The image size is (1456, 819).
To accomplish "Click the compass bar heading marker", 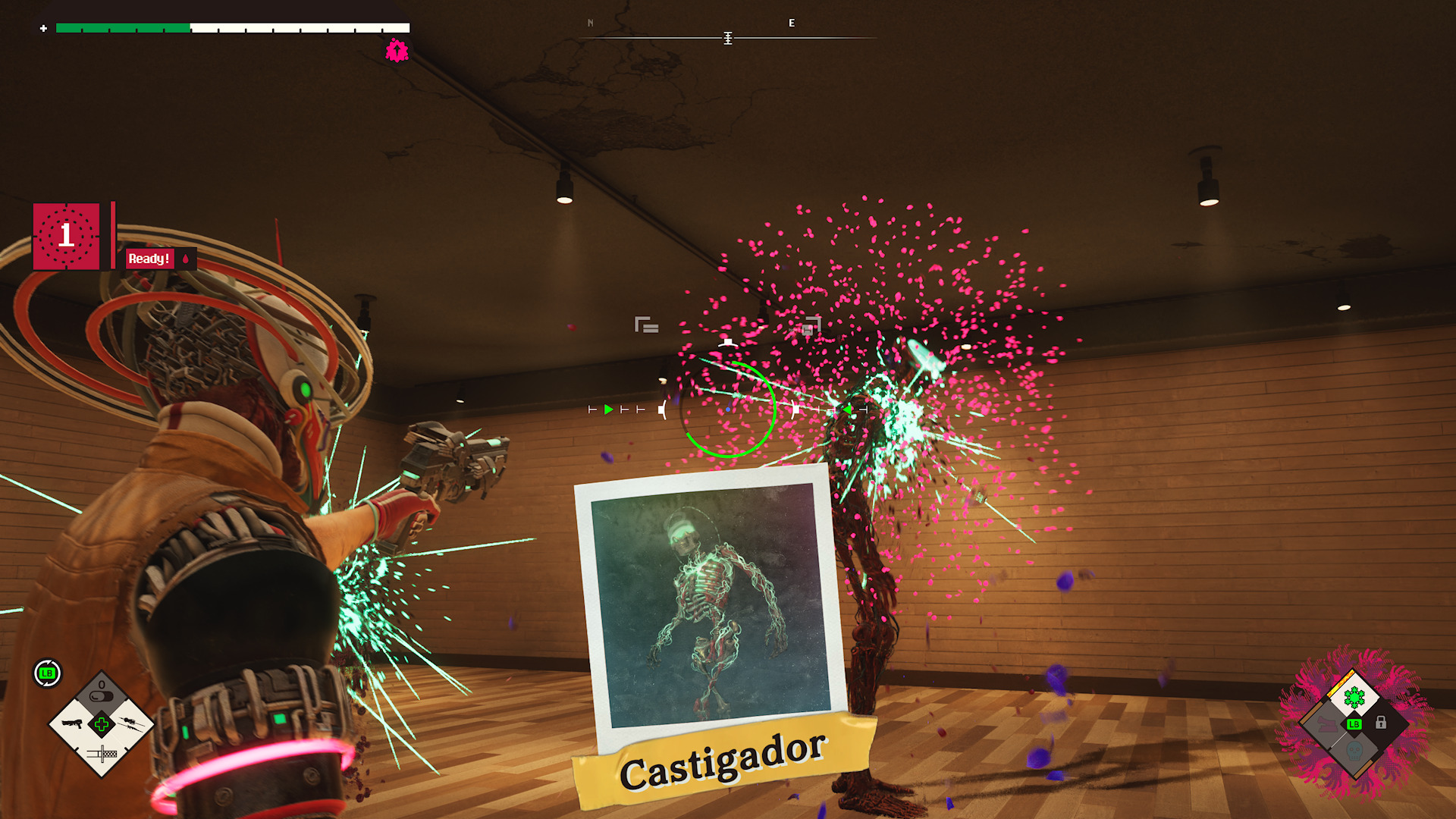I will click(x=727, y=38).
